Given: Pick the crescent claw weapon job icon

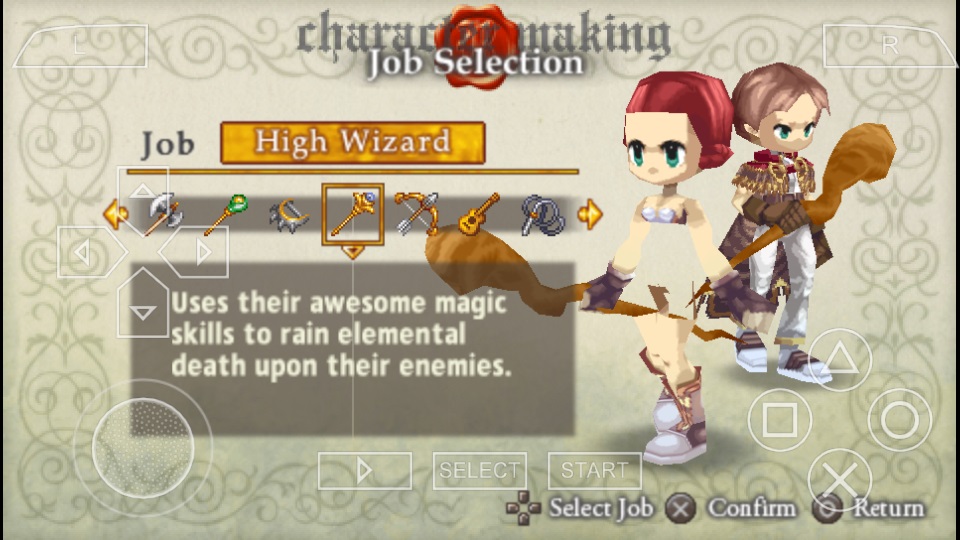Looking at the screenshot, I should point(289,214).
